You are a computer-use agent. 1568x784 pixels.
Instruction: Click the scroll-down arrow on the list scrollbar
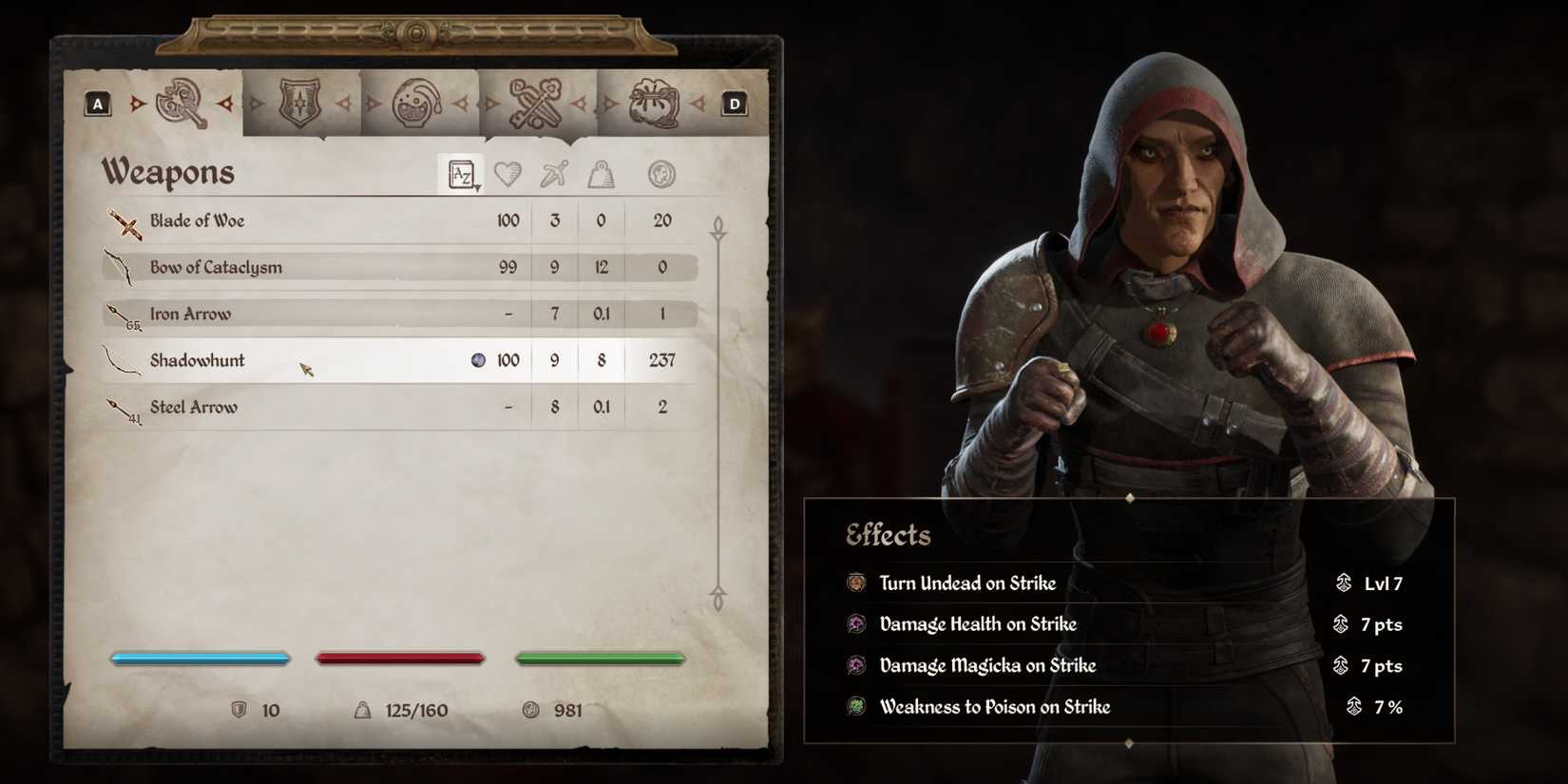pos(719,602)
